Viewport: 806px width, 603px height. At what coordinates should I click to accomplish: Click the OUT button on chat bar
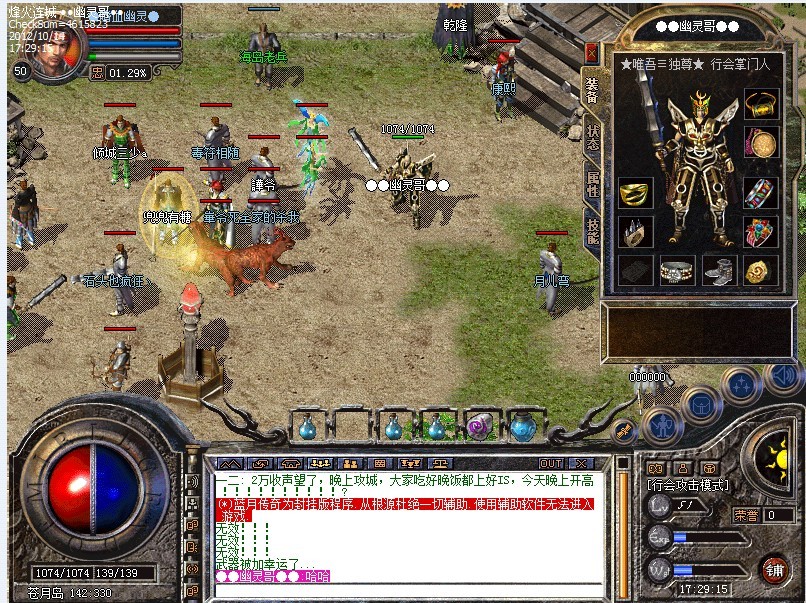tap(551, 464)
